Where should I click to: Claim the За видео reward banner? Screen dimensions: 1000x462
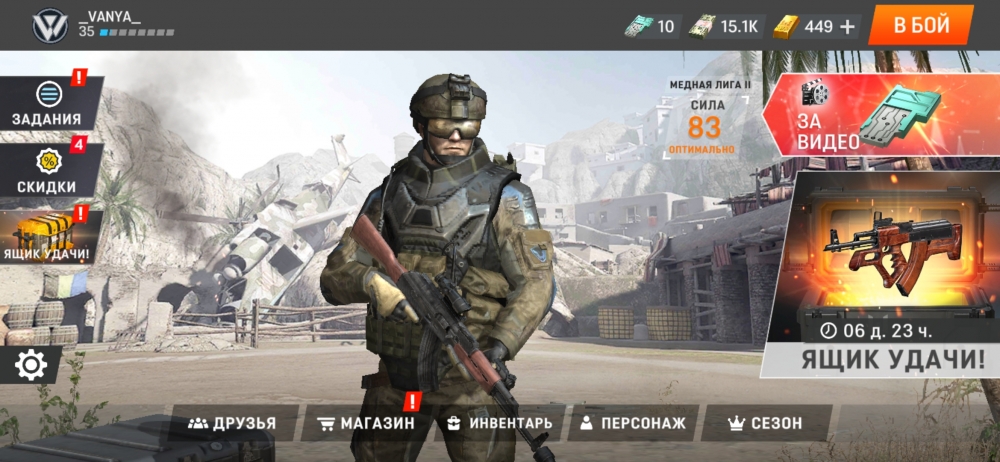click(x=880, y=116)
